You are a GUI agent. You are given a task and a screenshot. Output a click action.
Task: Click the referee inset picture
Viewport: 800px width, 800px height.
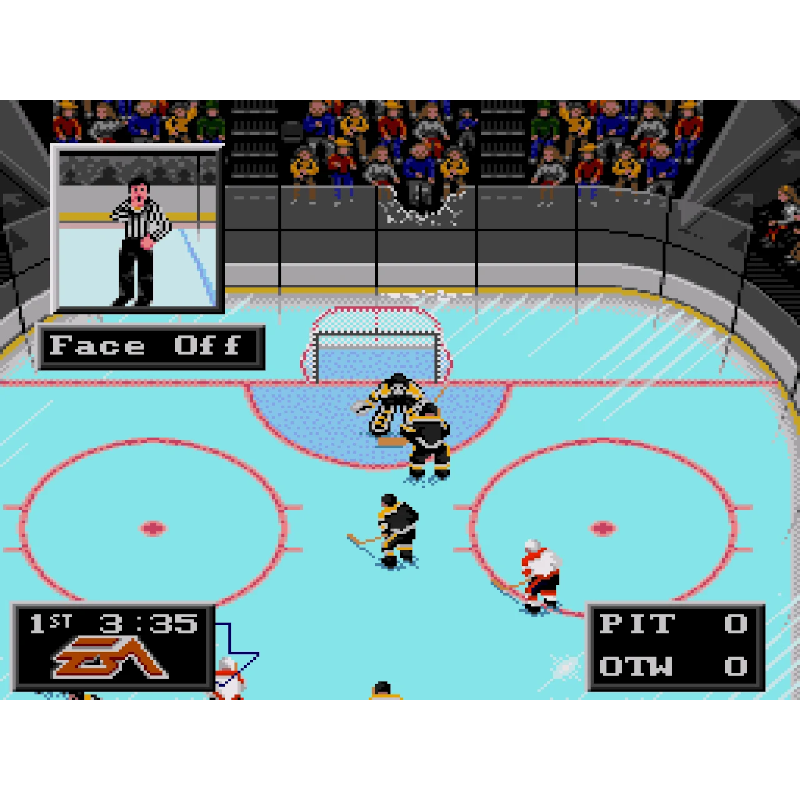(137, 229)
